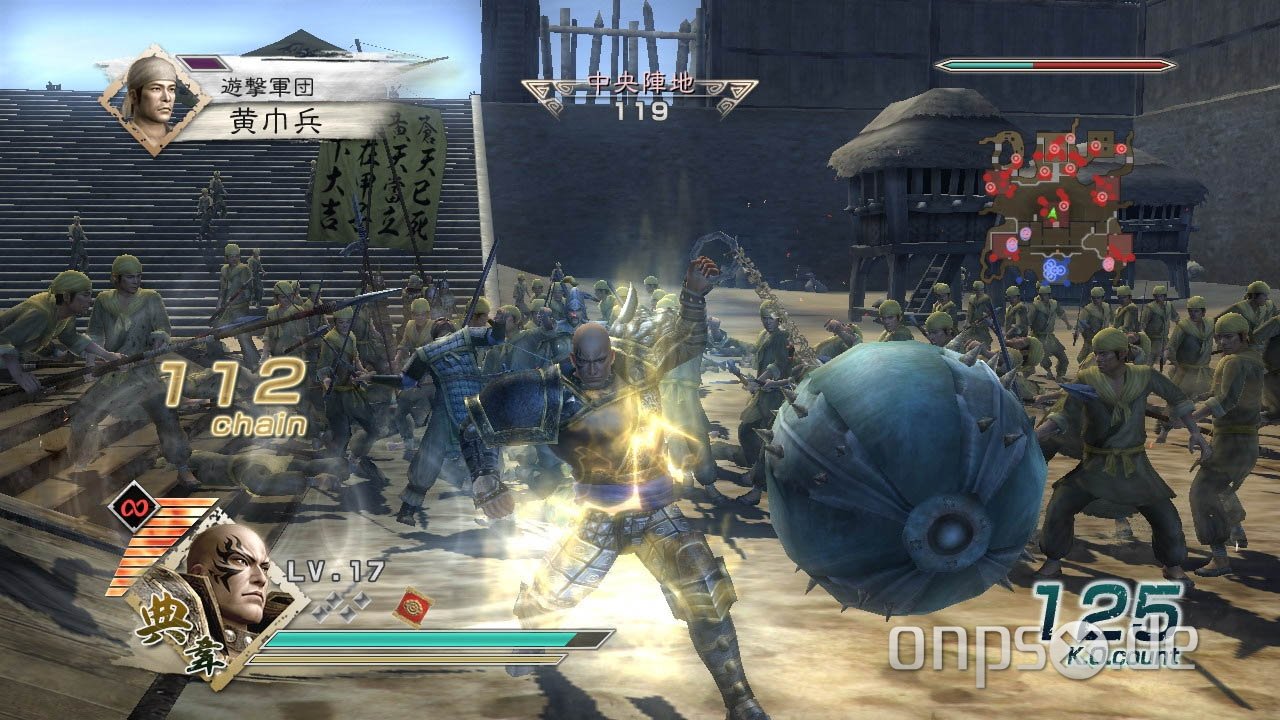The image size is (1280, 720).
Task: Click the green player arrow on the minimap
Action: [1052, 214]
